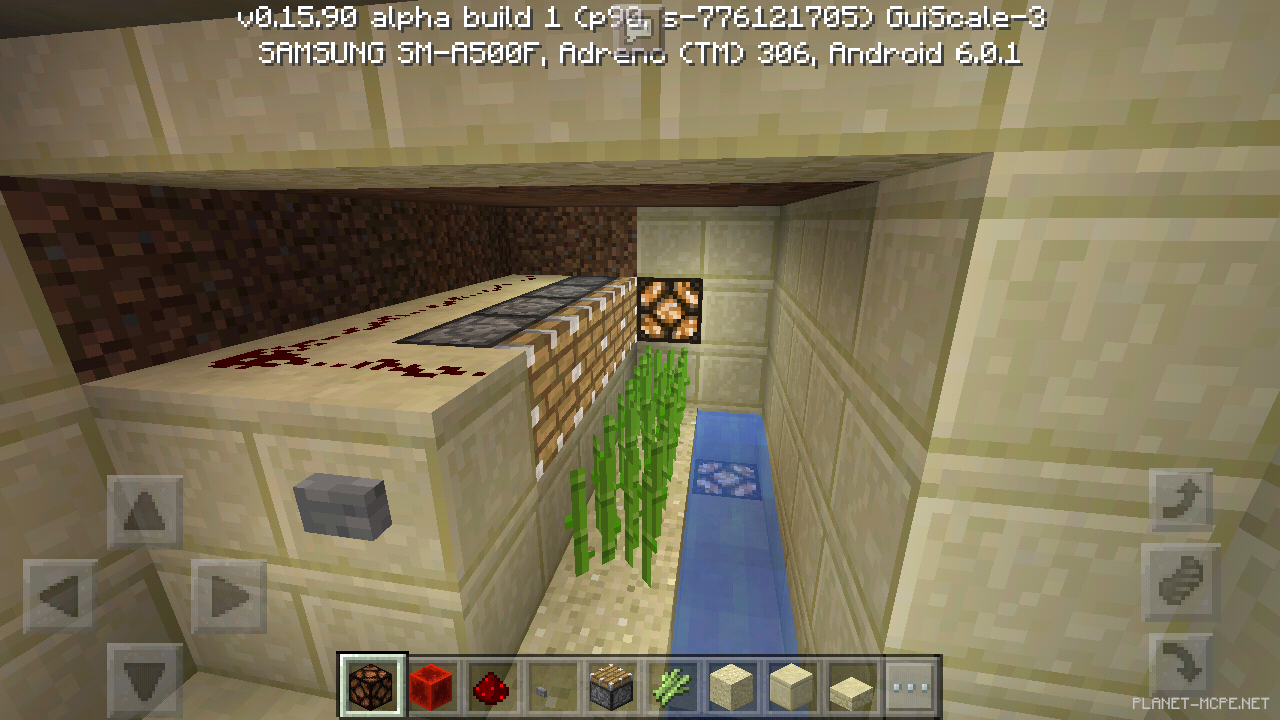Select the sandstone block slot
Screen dimensions: 1280x720
pyautogui.click(x=732, y=687)
